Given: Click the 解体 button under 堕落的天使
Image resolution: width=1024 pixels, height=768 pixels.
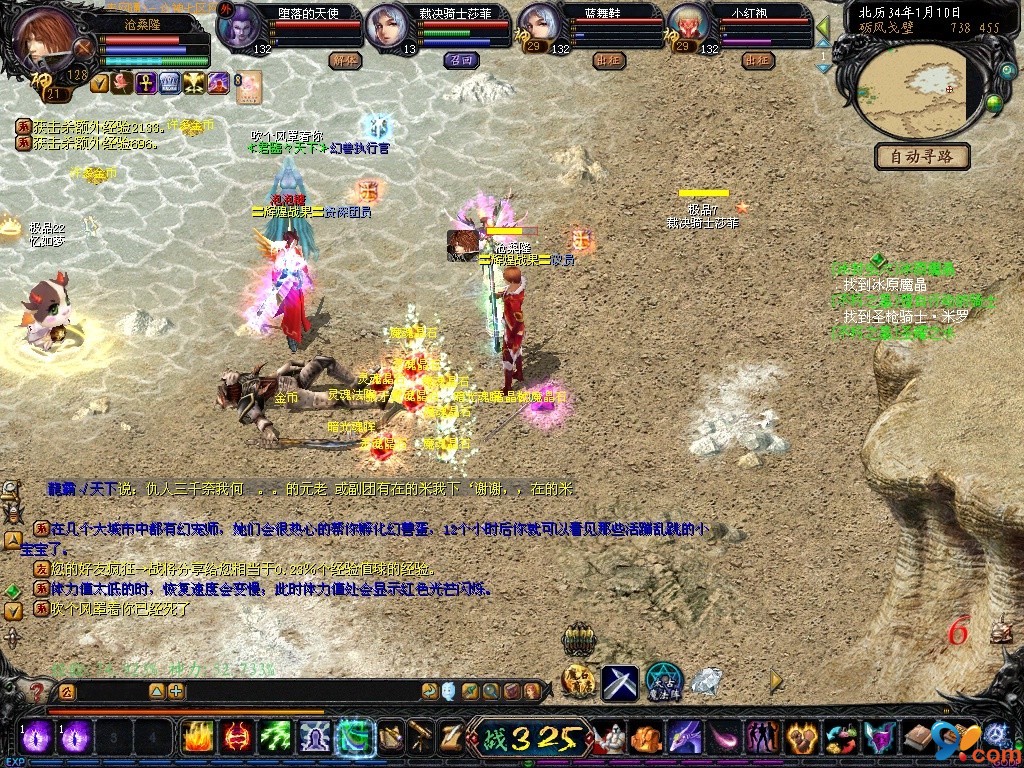Looking at the screenshot, I should (345, 60).
